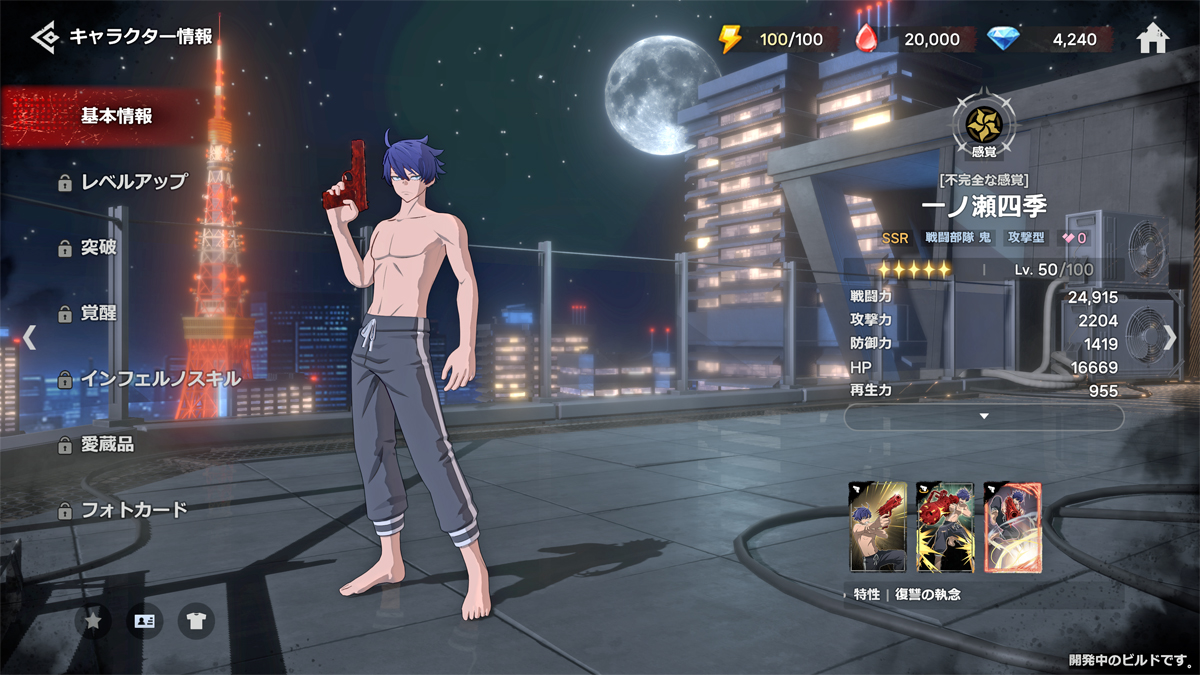This screenshot has height=675, width=1200.
Task: Select the first skill card with yellow background
Action: point(877,526)
